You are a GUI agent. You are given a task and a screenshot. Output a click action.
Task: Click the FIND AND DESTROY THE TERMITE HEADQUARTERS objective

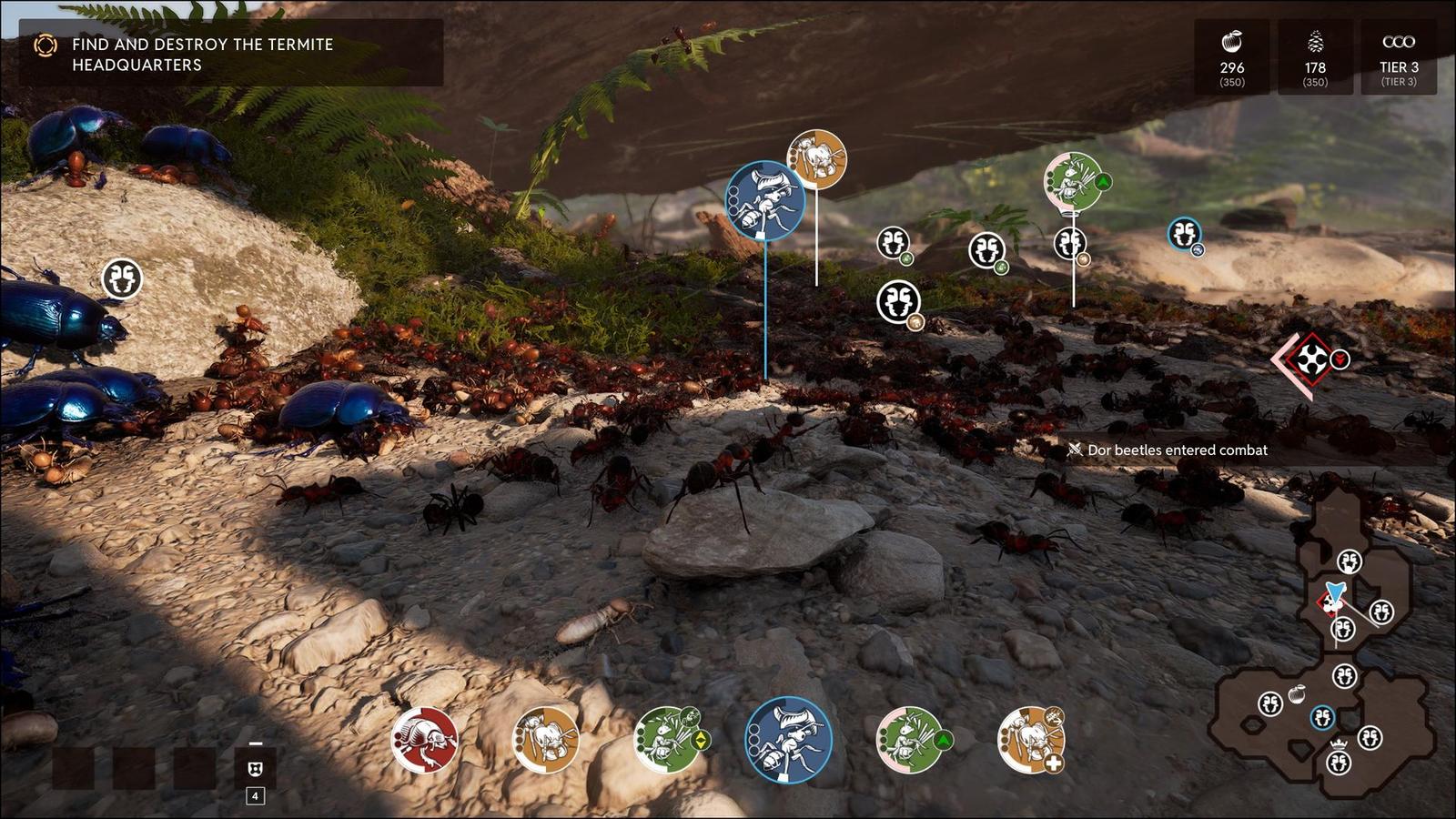point(200,55)
